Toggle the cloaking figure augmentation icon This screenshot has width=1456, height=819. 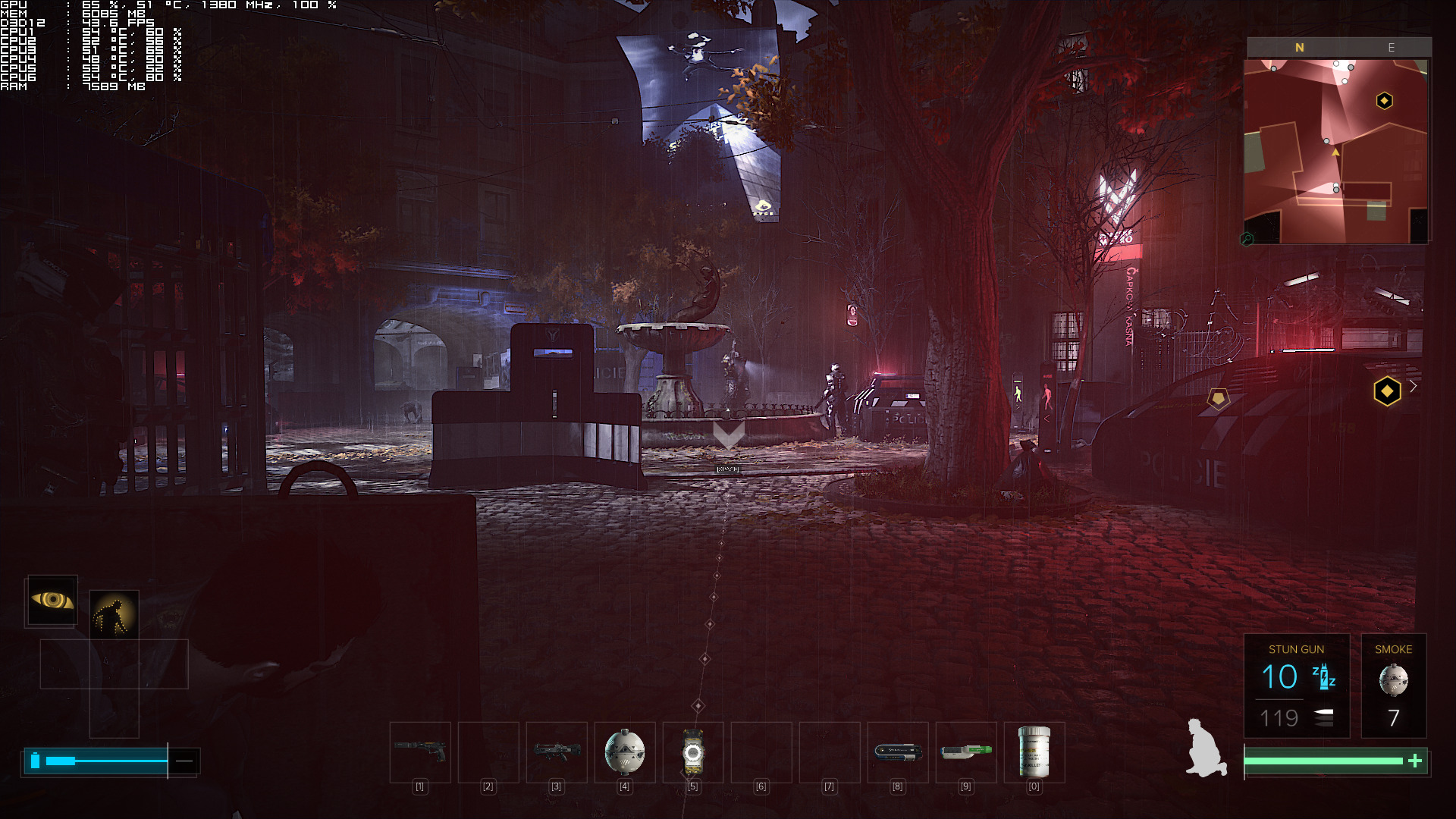pos(114,613)
